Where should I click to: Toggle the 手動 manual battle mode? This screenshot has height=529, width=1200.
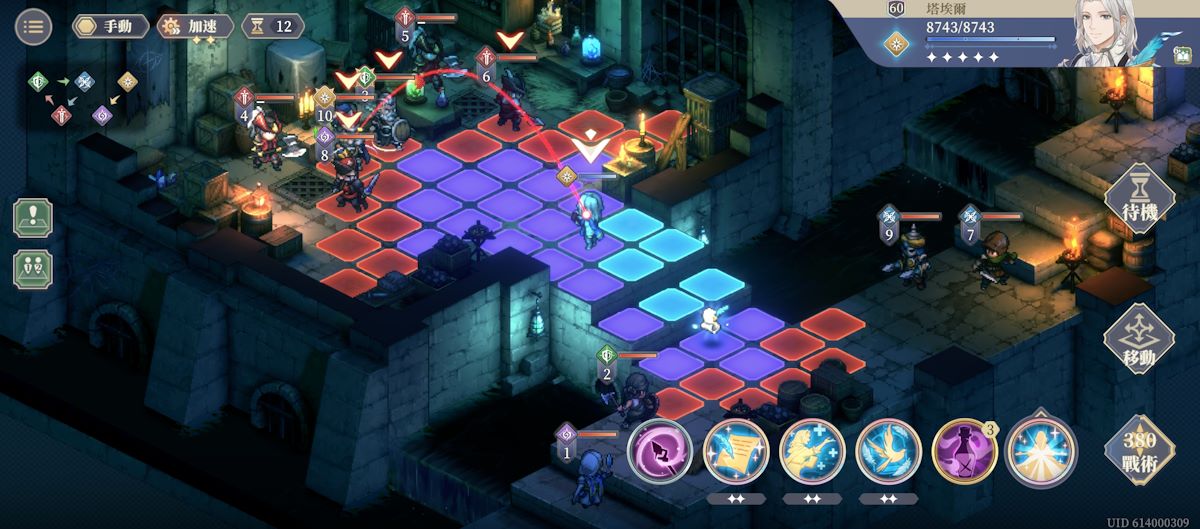pyautogui.click(x=110, y=26)
